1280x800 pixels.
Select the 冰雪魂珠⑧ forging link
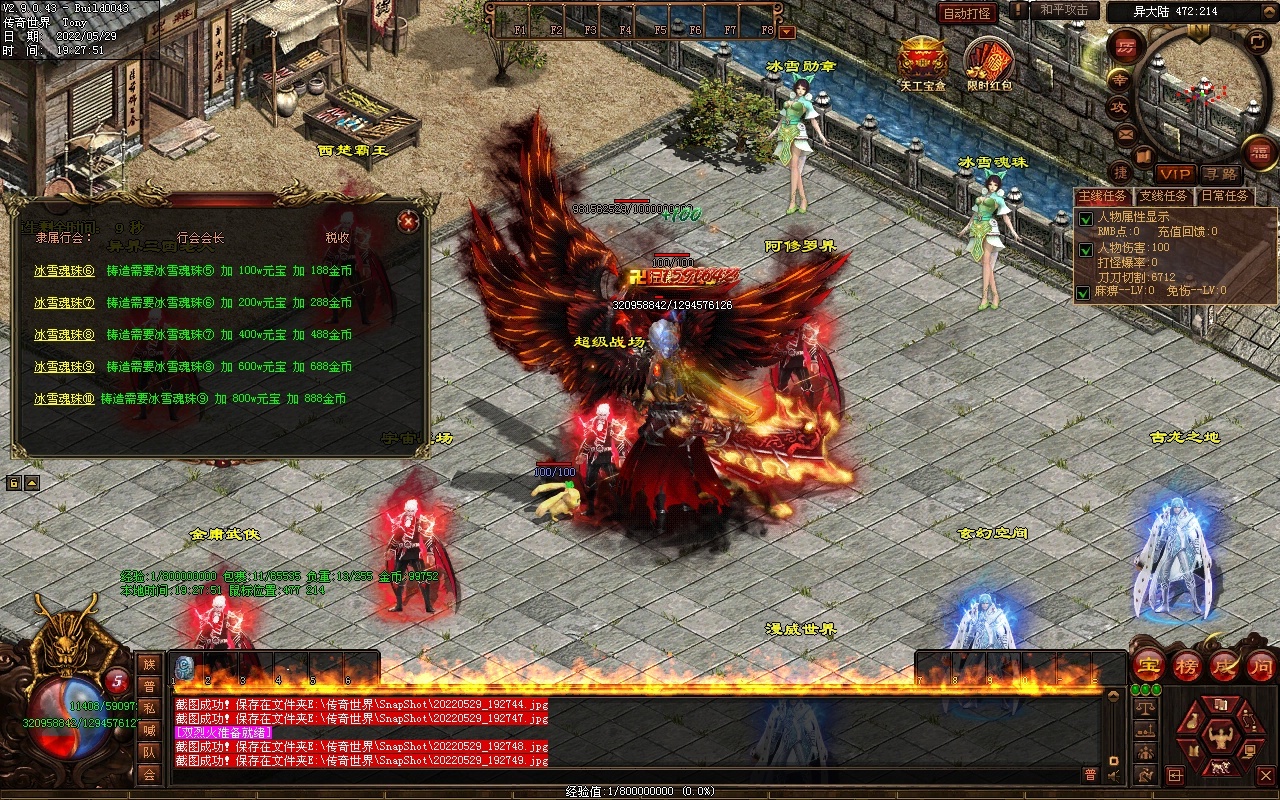pos(64,335)
